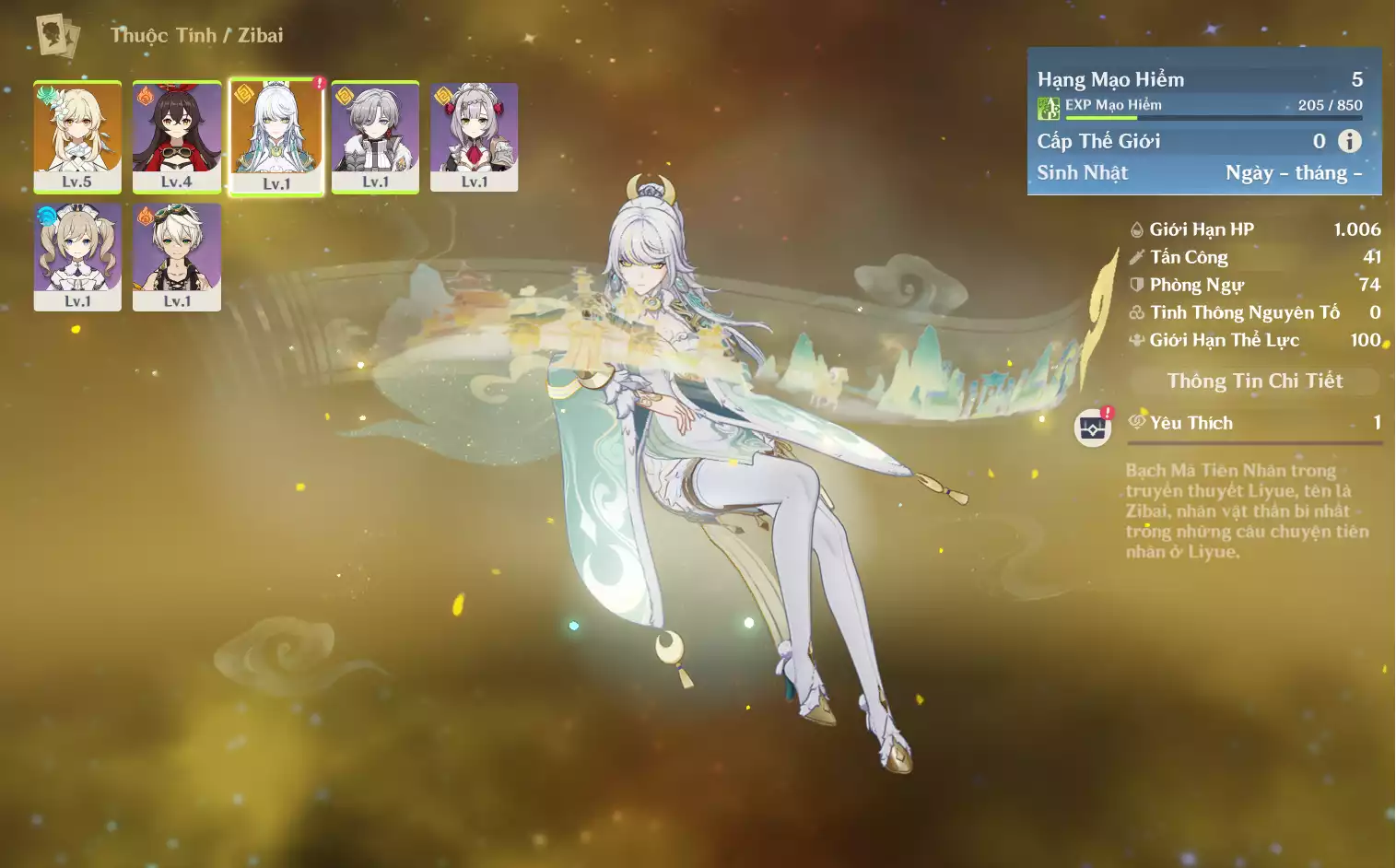1396x868 pixels.
Task: Pick the gray-haired male Geo character portrait
Action: click(375, 136)
